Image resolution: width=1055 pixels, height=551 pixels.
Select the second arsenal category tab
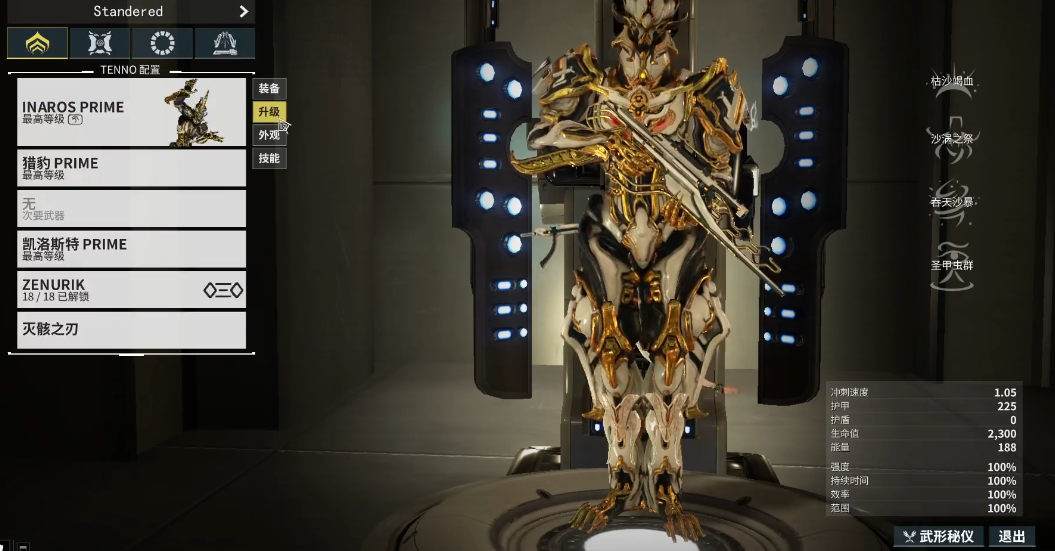[100, 43]
